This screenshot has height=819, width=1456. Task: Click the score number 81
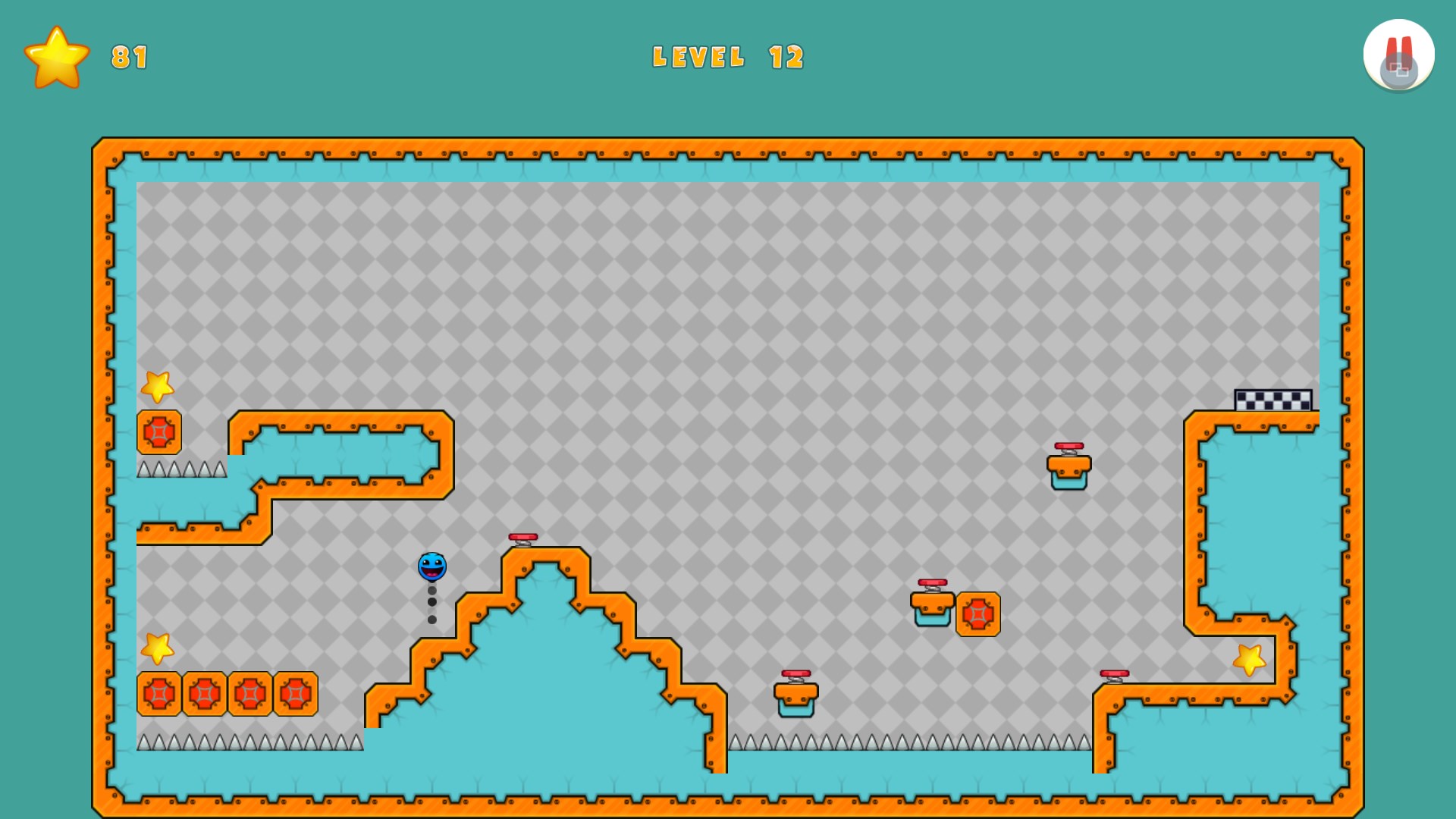click(127, 55)
